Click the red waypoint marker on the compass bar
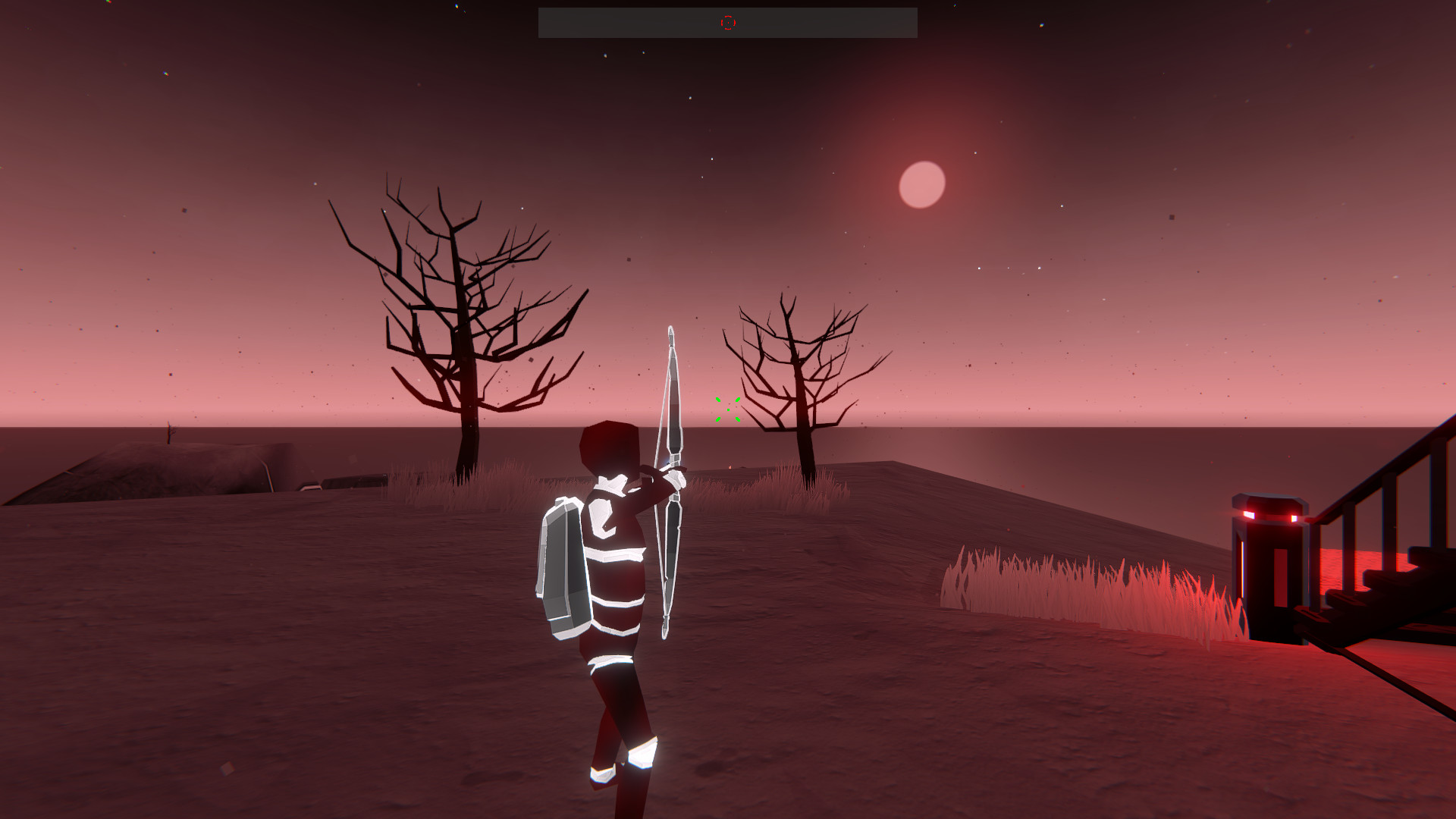The width and height of the screenshot is (1456, 819). pyautogui.click(x=728, y=23)
